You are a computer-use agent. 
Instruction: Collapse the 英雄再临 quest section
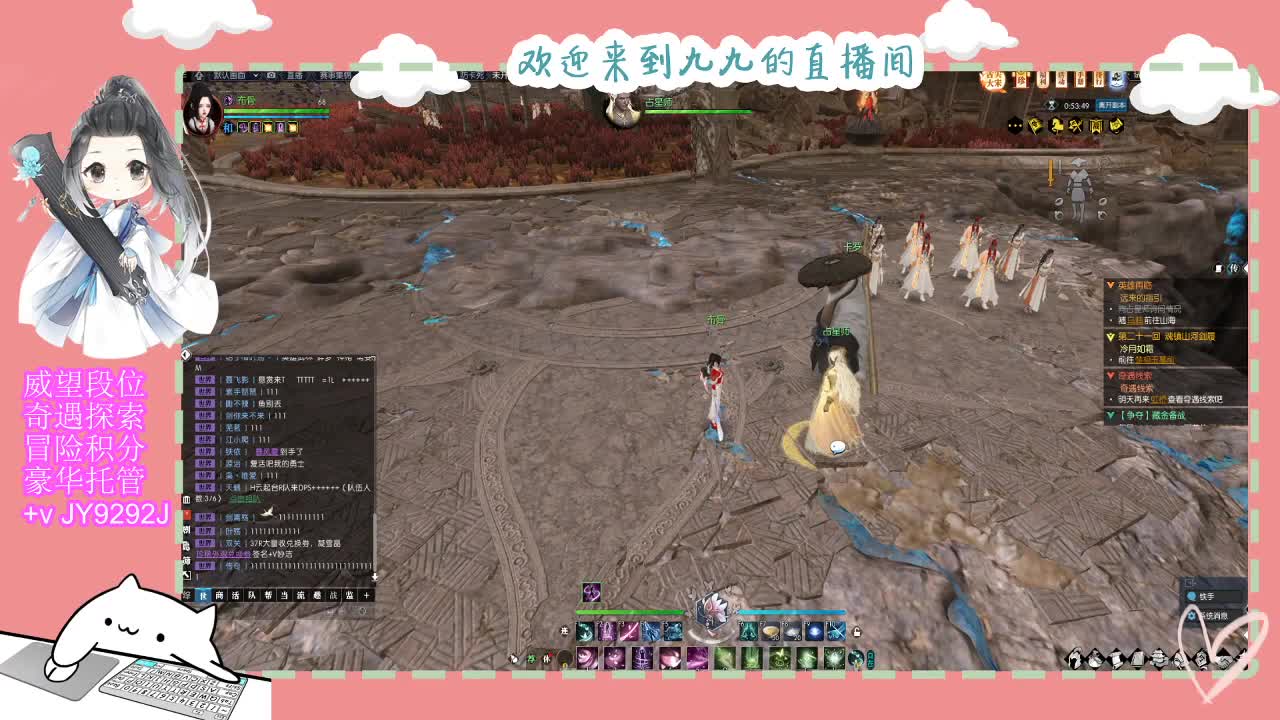[1109, 286]
